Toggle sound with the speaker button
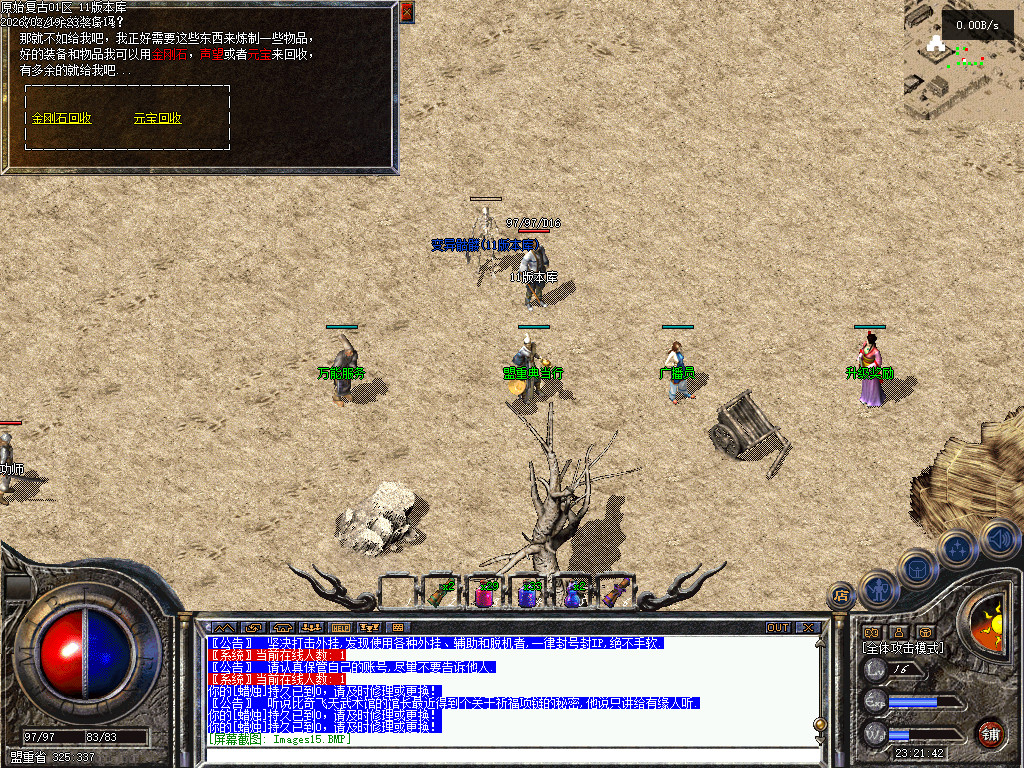 tap(998, 538)
